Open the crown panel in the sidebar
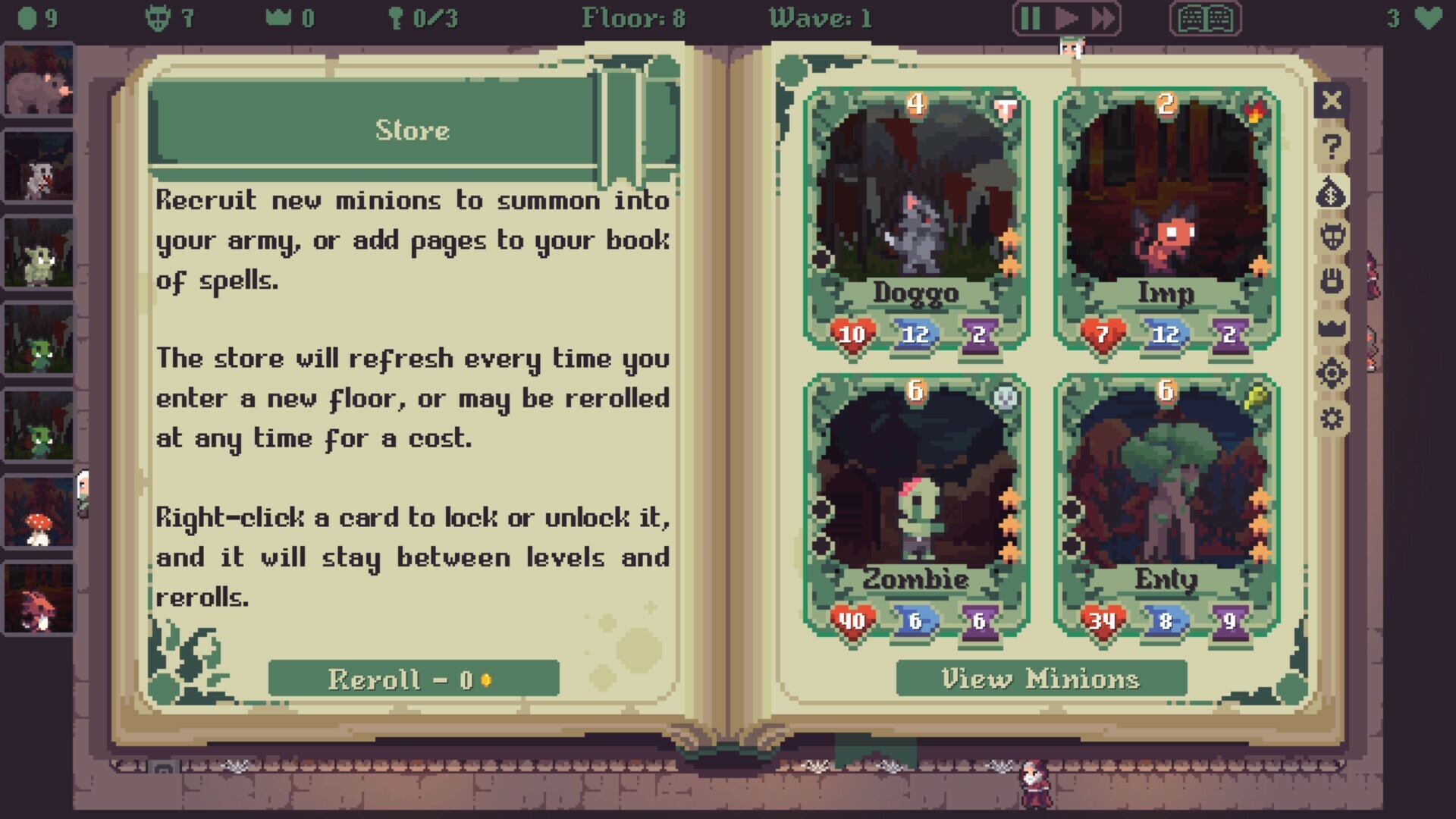Screen dimensions: 1456x819 (x=1332, y=325)
